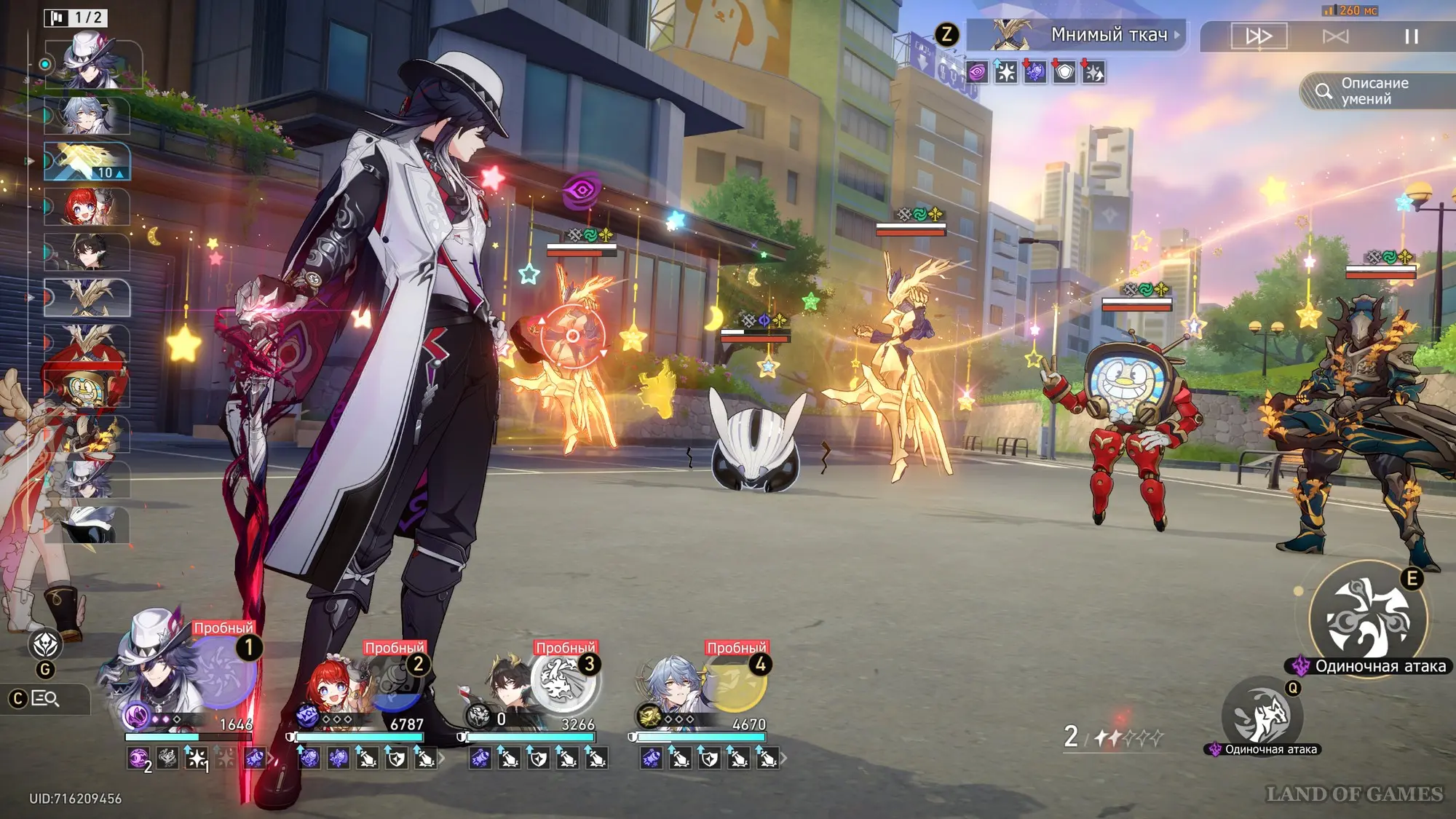This screenshot has height=819, width=1456.
Task: Open the battle details magnifier list button
Action: pyautogui.click(x=45, y=699)
